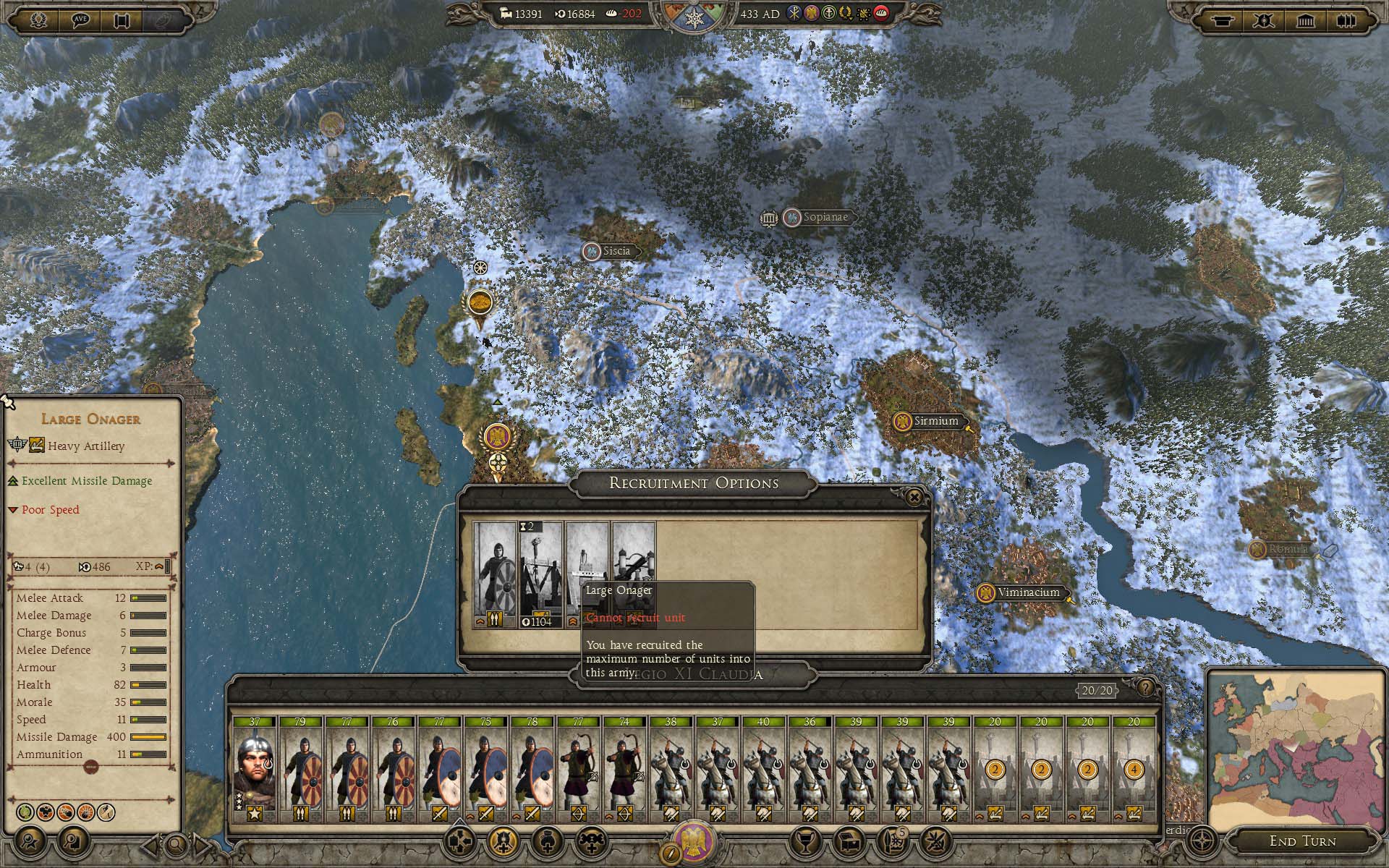
Task: End the current turn
Action: [x=1303, y=841]
